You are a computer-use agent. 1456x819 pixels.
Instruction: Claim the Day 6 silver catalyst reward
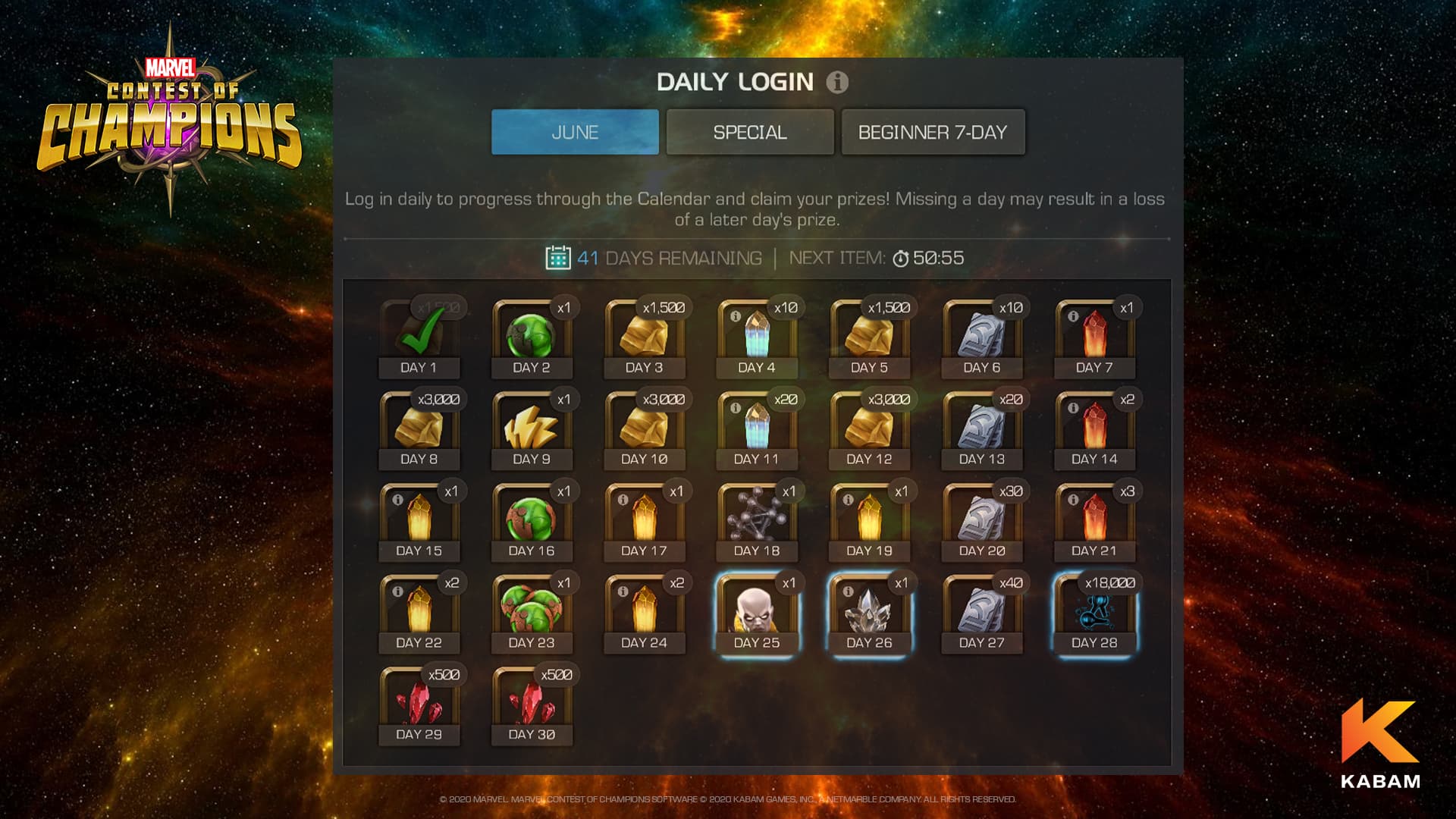pos(980,337)
